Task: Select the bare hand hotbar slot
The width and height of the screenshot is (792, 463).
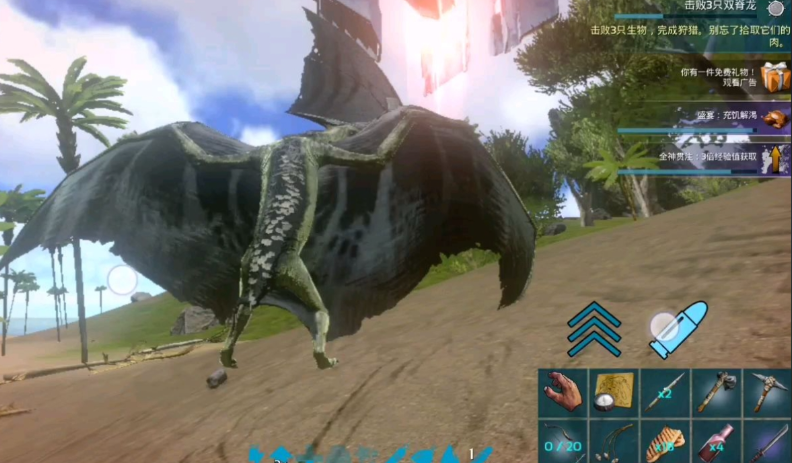Action: pyautogui.click(x=563, y=393)
